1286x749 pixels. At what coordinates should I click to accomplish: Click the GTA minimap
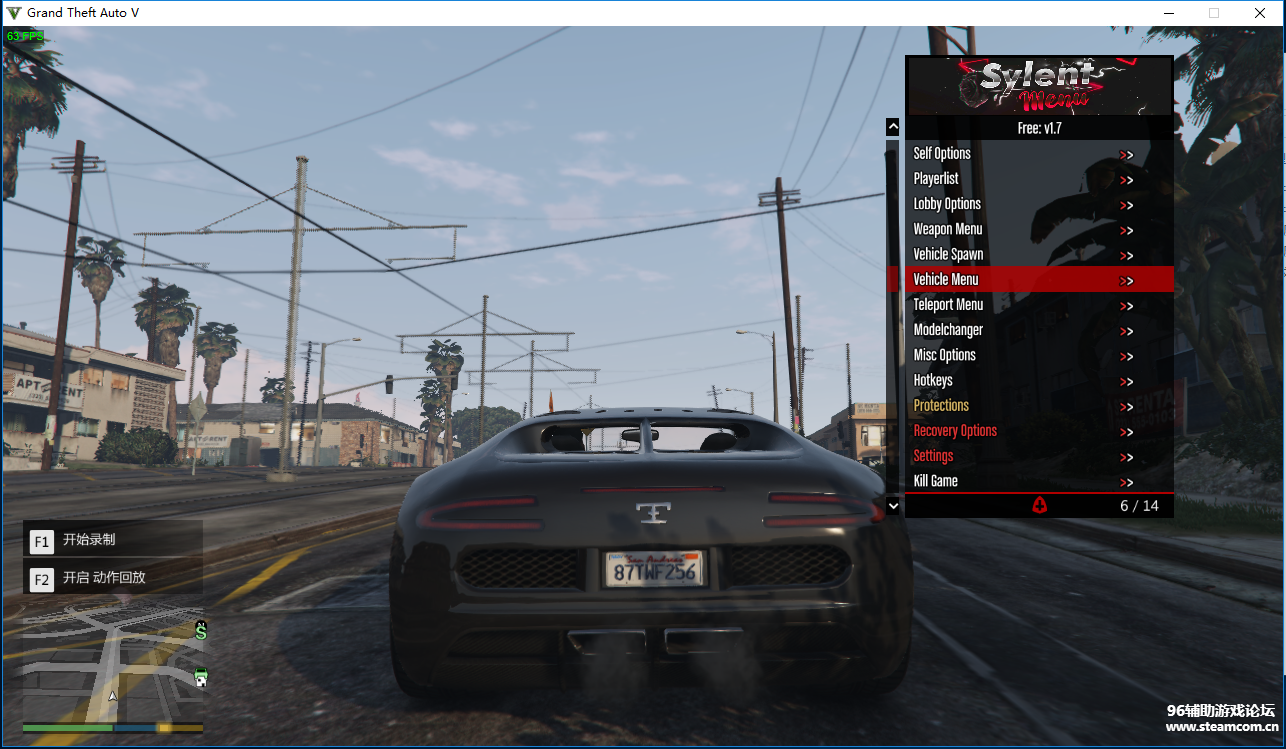113,666
